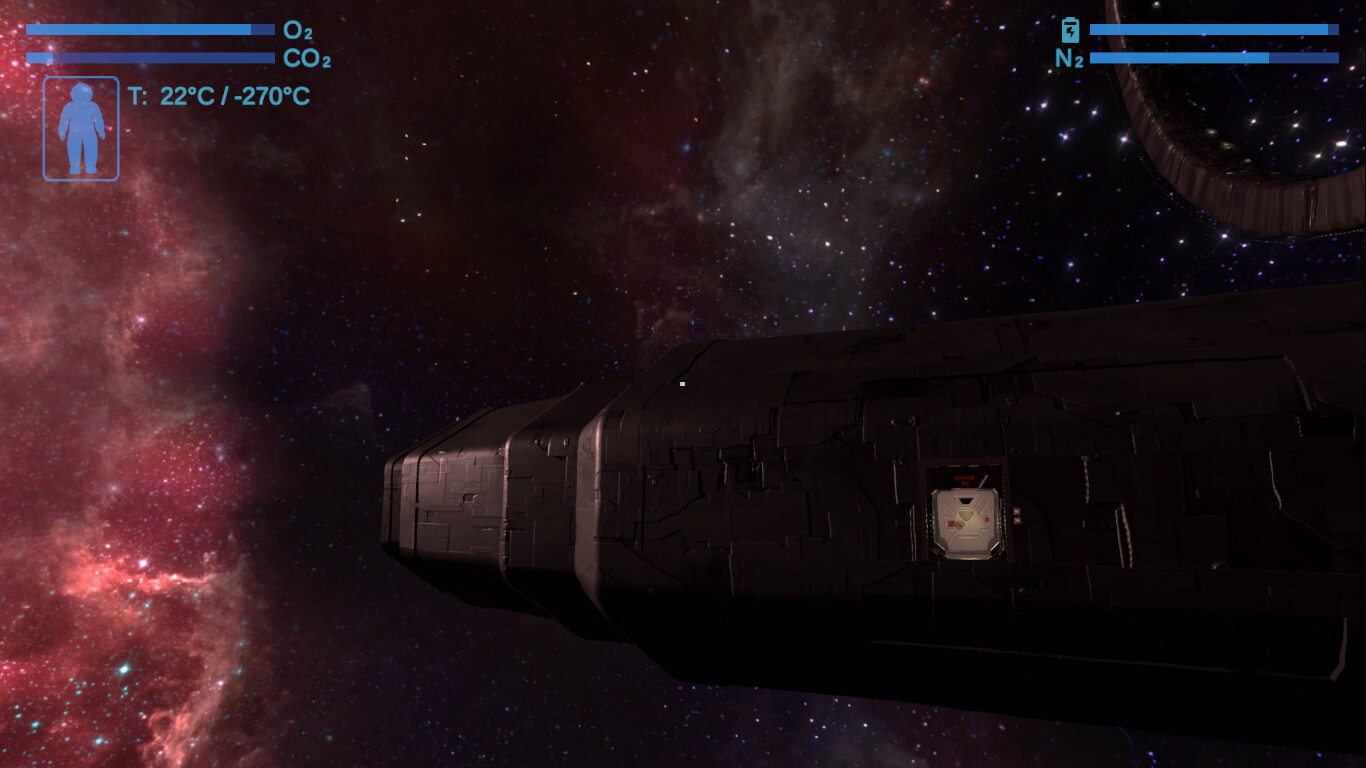Toggle the lower red door control switch
The height and width of the screenshot is (768, 1366).
pyautogui.click(x=1017, y=518)
